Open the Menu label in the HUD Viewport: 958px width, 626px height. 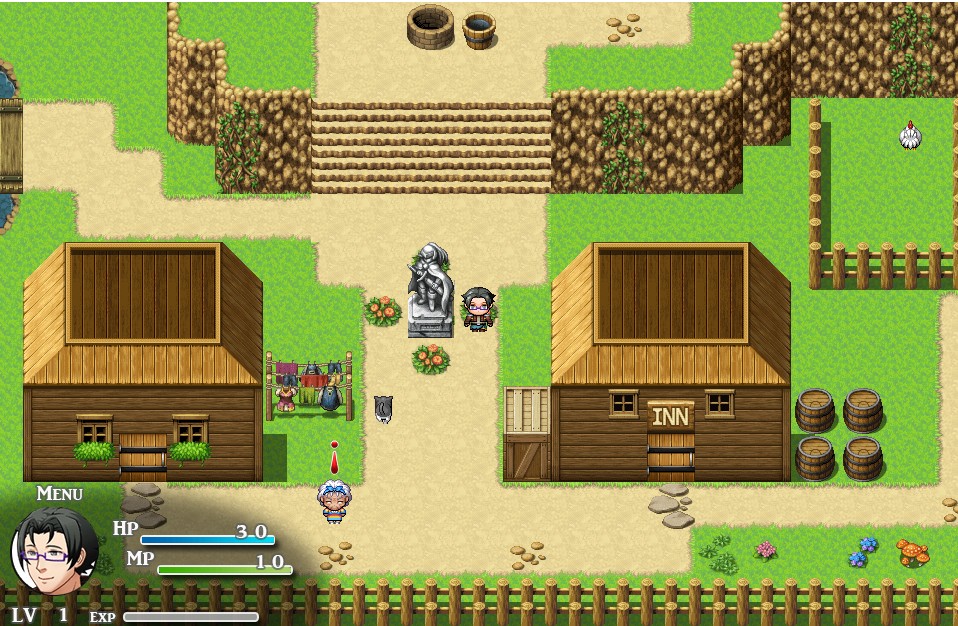[59, 493]
